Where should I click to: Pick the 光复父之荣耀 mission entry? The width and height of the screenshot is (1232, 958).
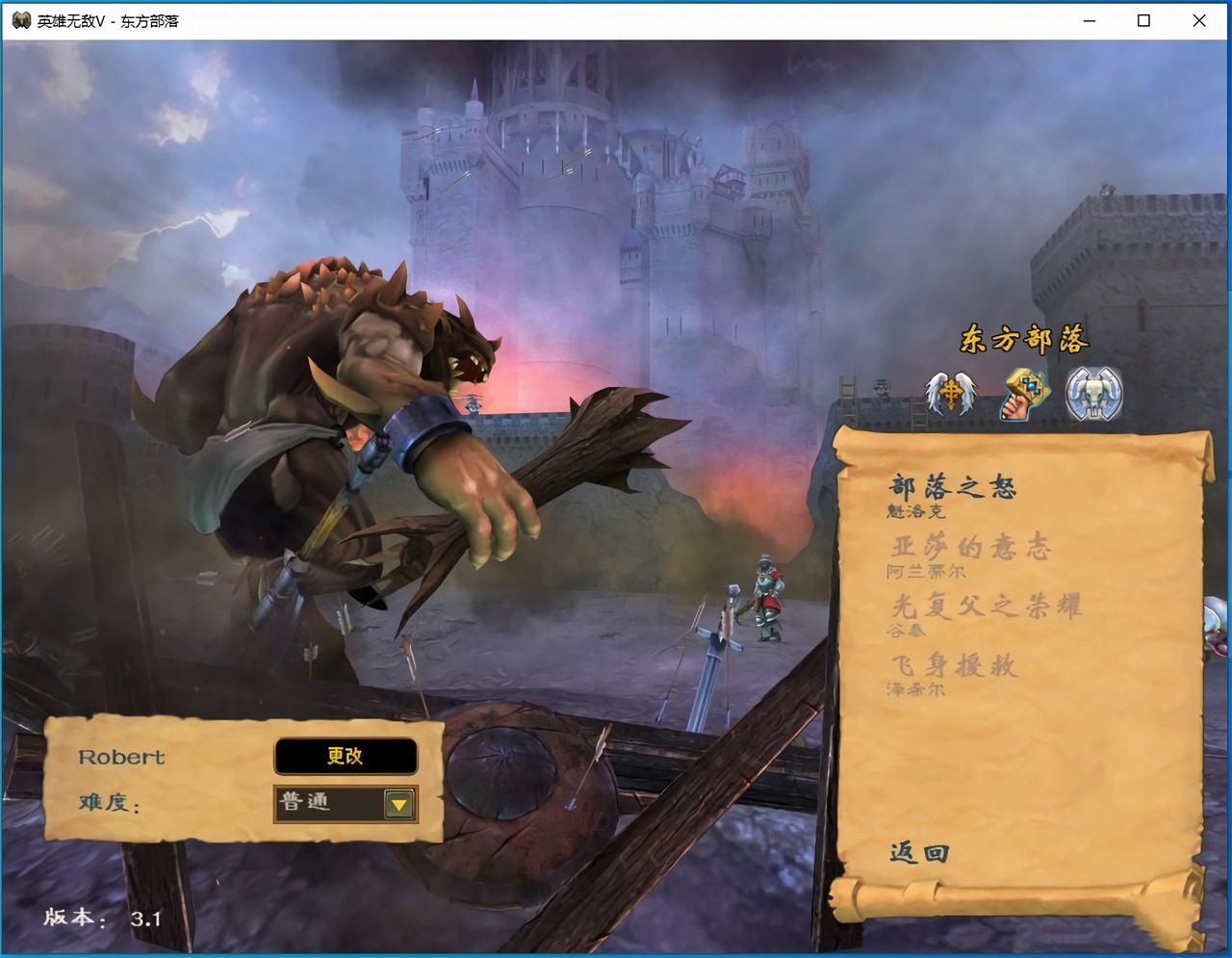coord(985,607)
